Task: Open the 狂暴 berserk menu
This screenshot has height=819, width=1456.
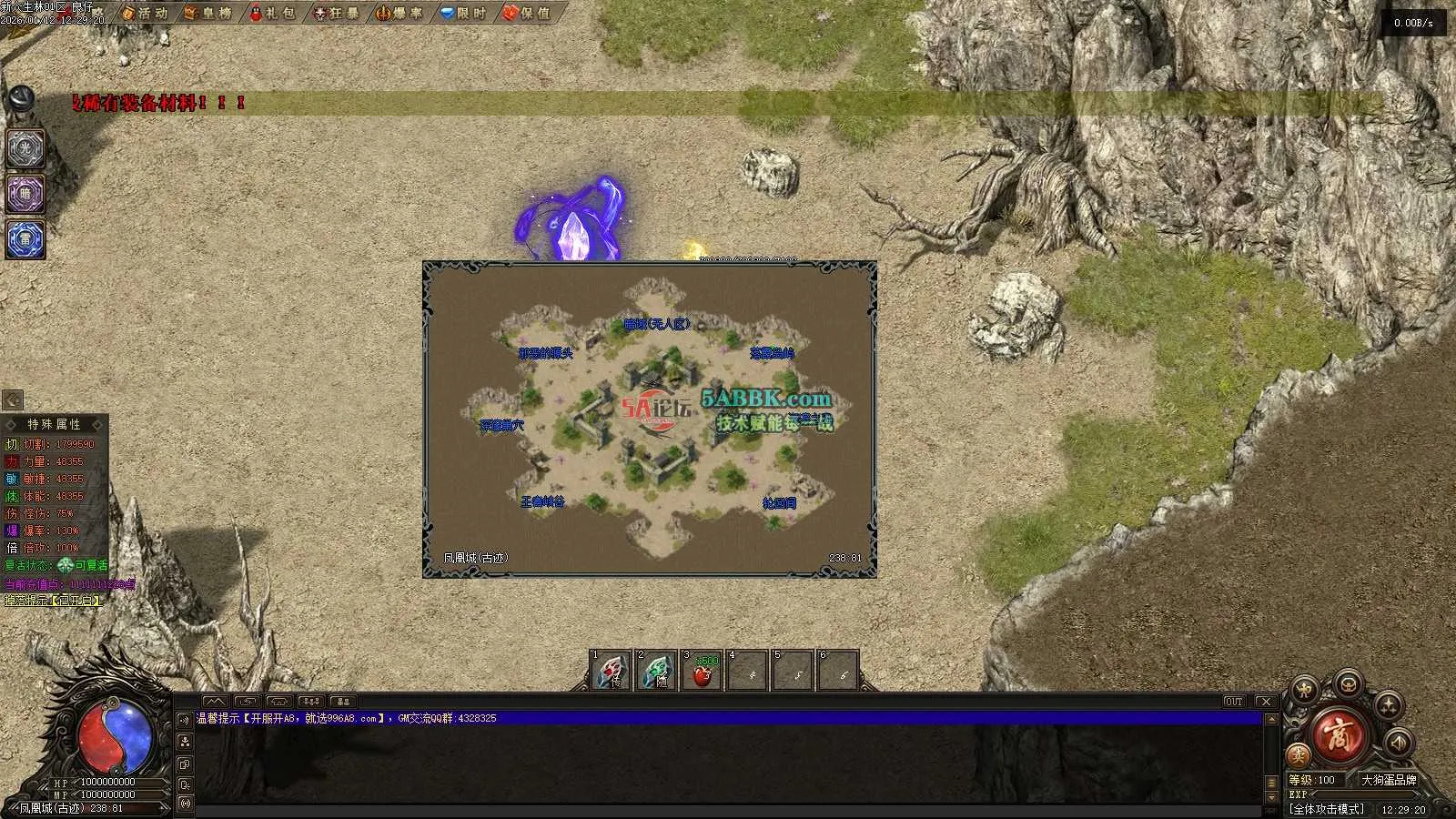Action: point(337,13)
